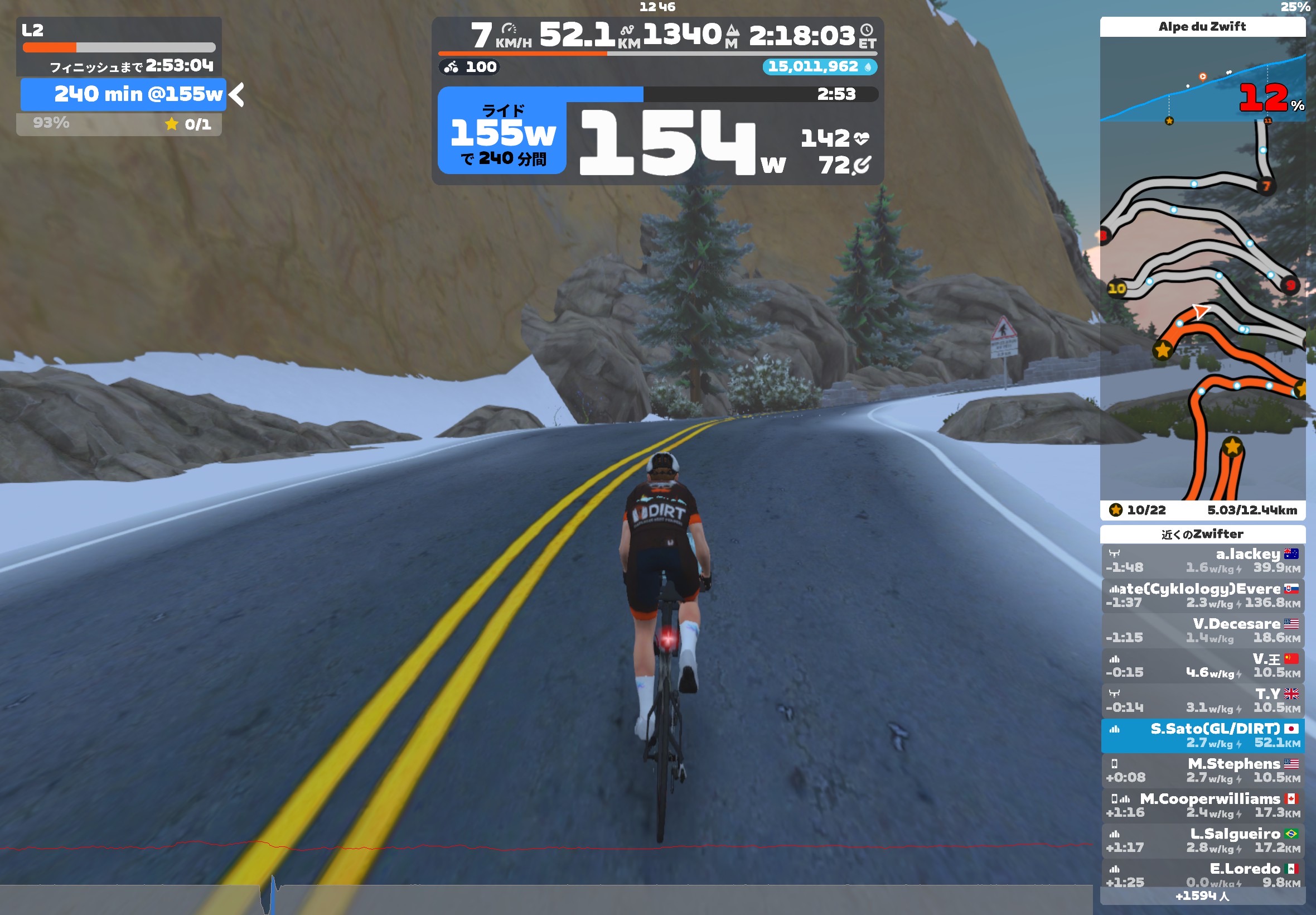Click your own S.Sato(GL/DIRT) row
The width and height of the screenshot is (1316, 915).
(x=1202, y=735)
